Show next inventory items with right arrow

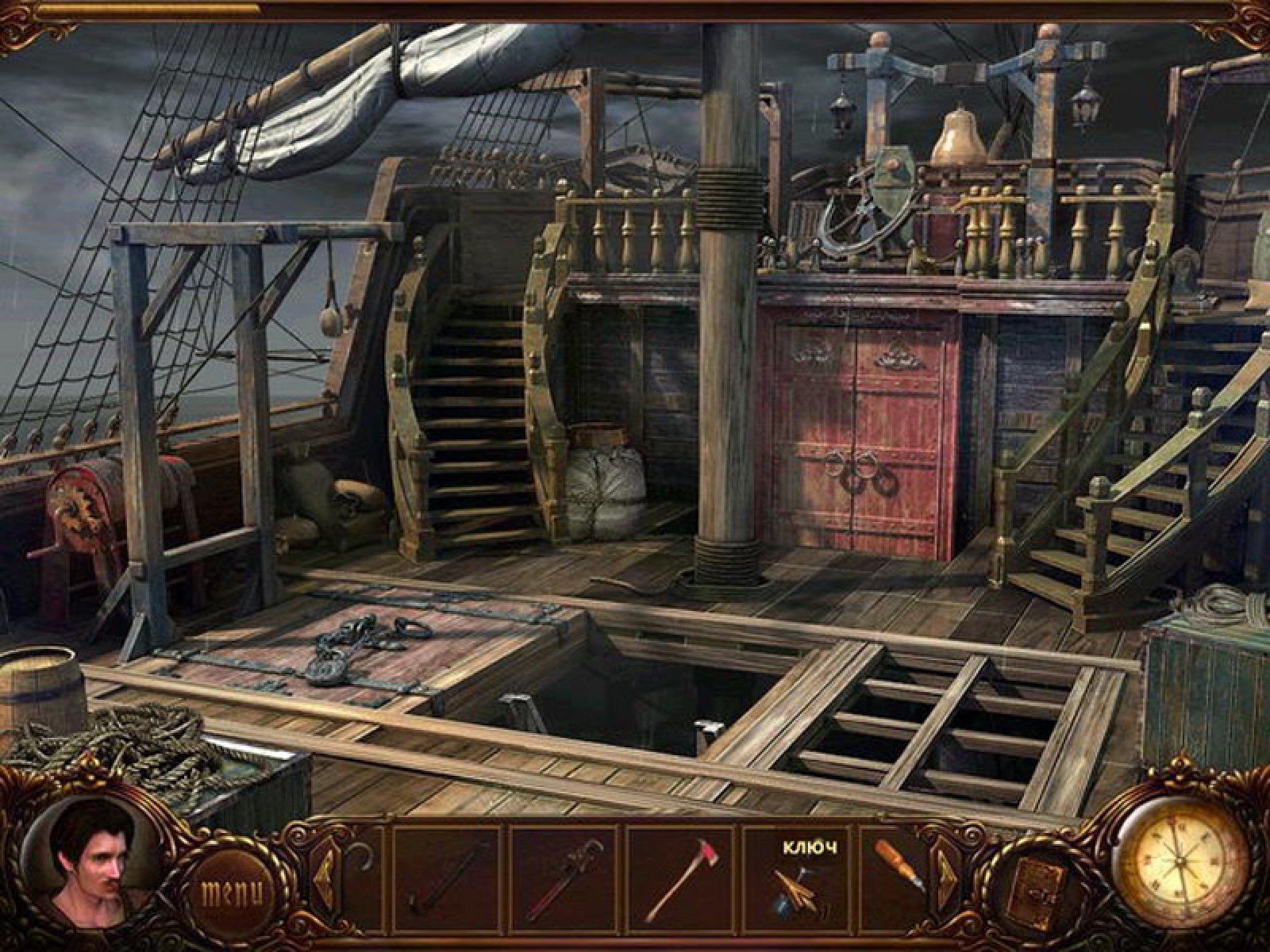click(x=948, y=872)
